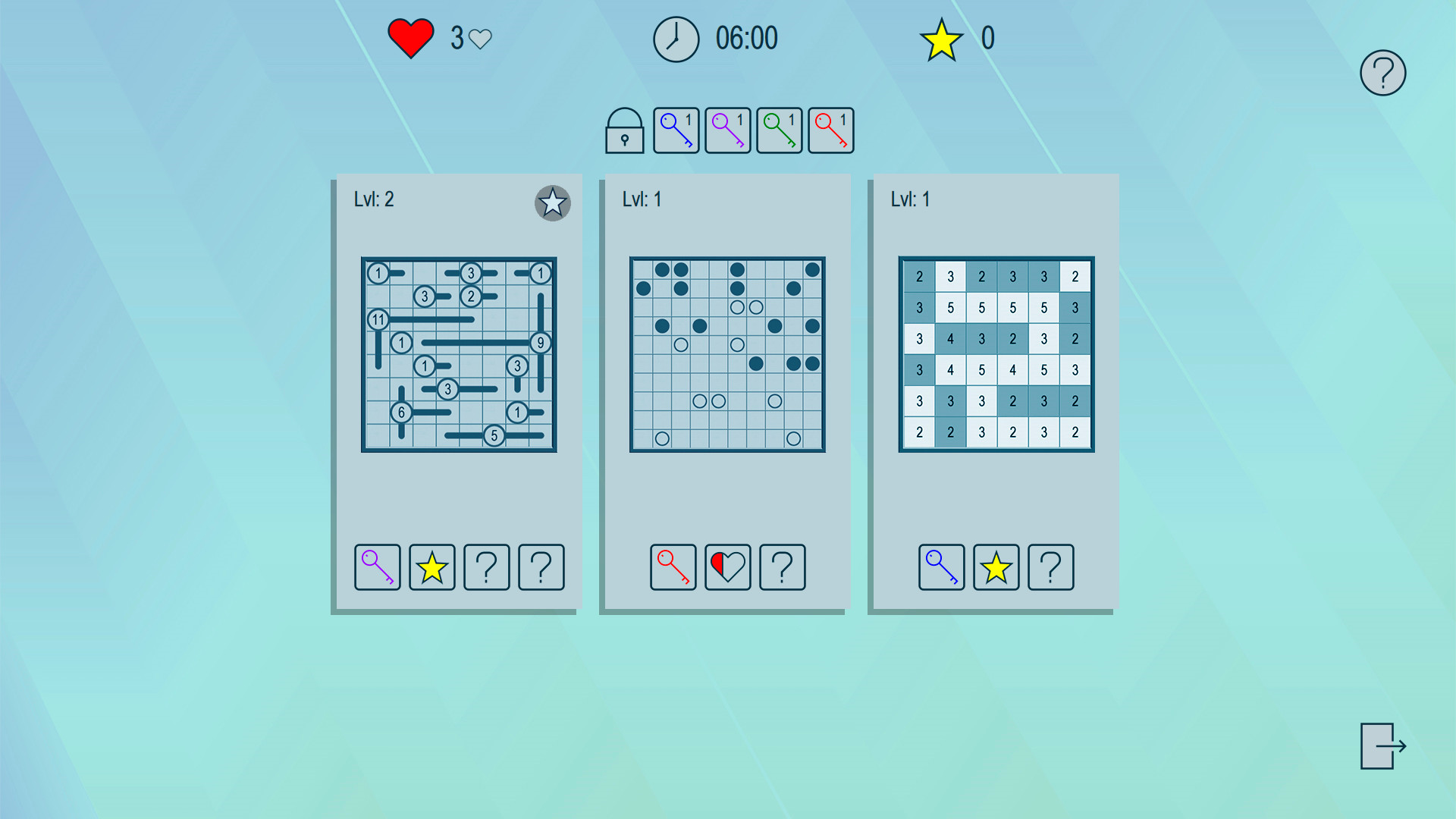Select the red key in the top toolbar
Screen dimensions: 1456x819
pyautogui.click(x=830, y=130)
